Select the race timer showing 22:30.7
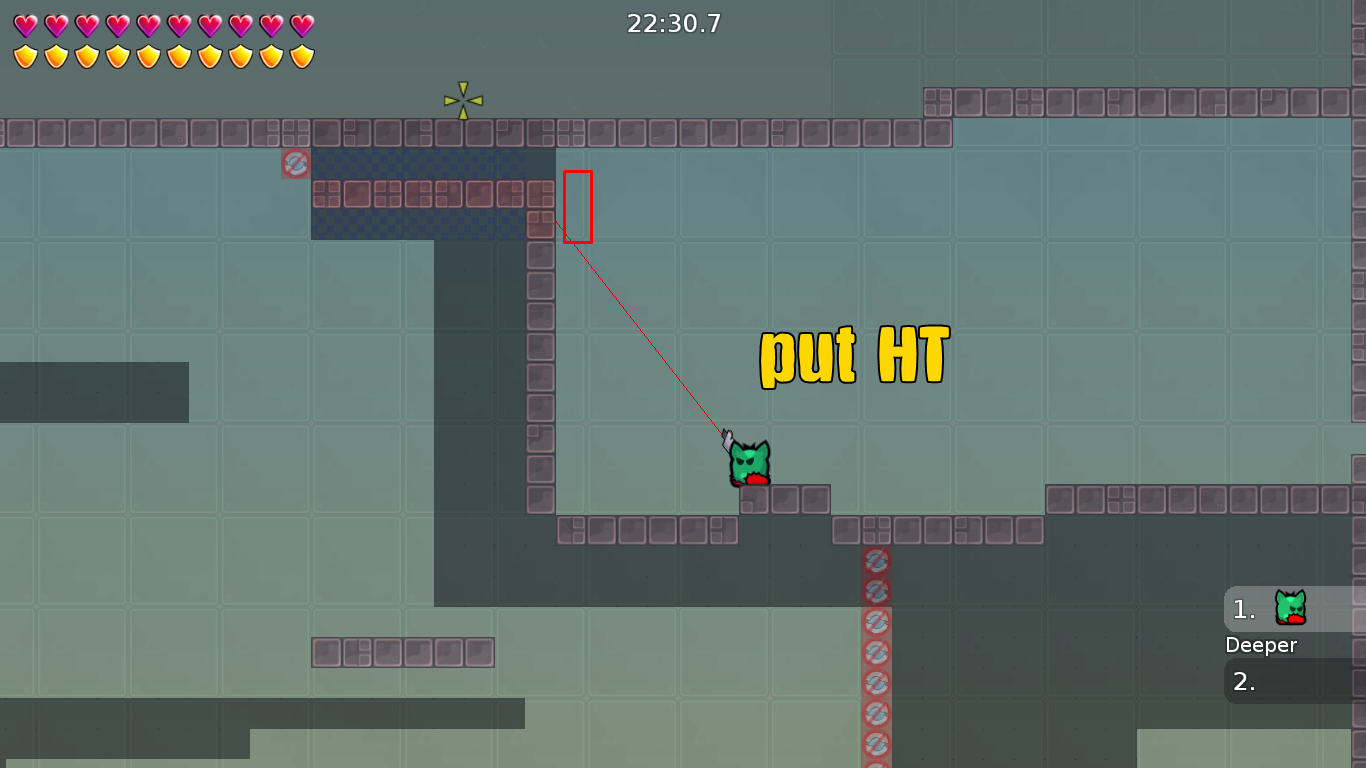The height and width of the screenshot is (768, 1366). 673,24
